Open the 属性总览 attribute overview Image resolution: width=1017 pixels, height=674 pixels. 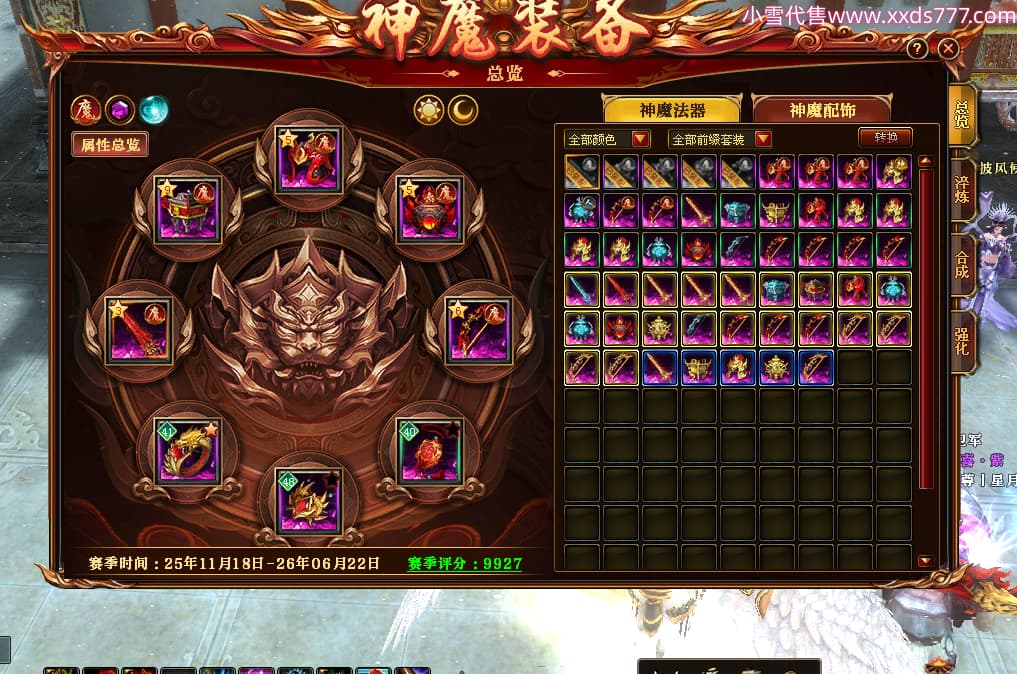point(110,144)
